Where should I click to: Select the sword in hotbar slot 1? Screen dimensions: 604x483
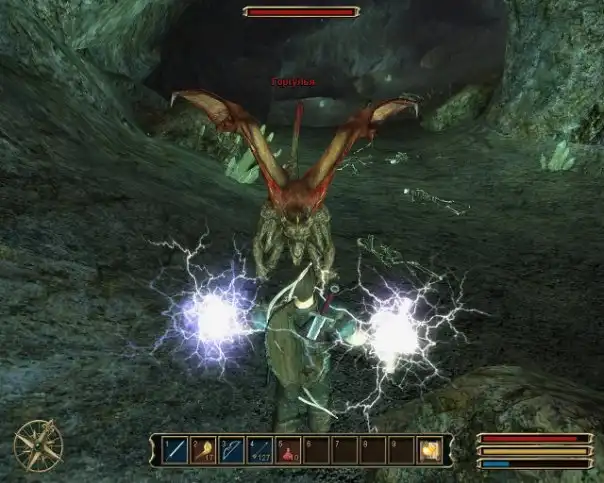176,450
